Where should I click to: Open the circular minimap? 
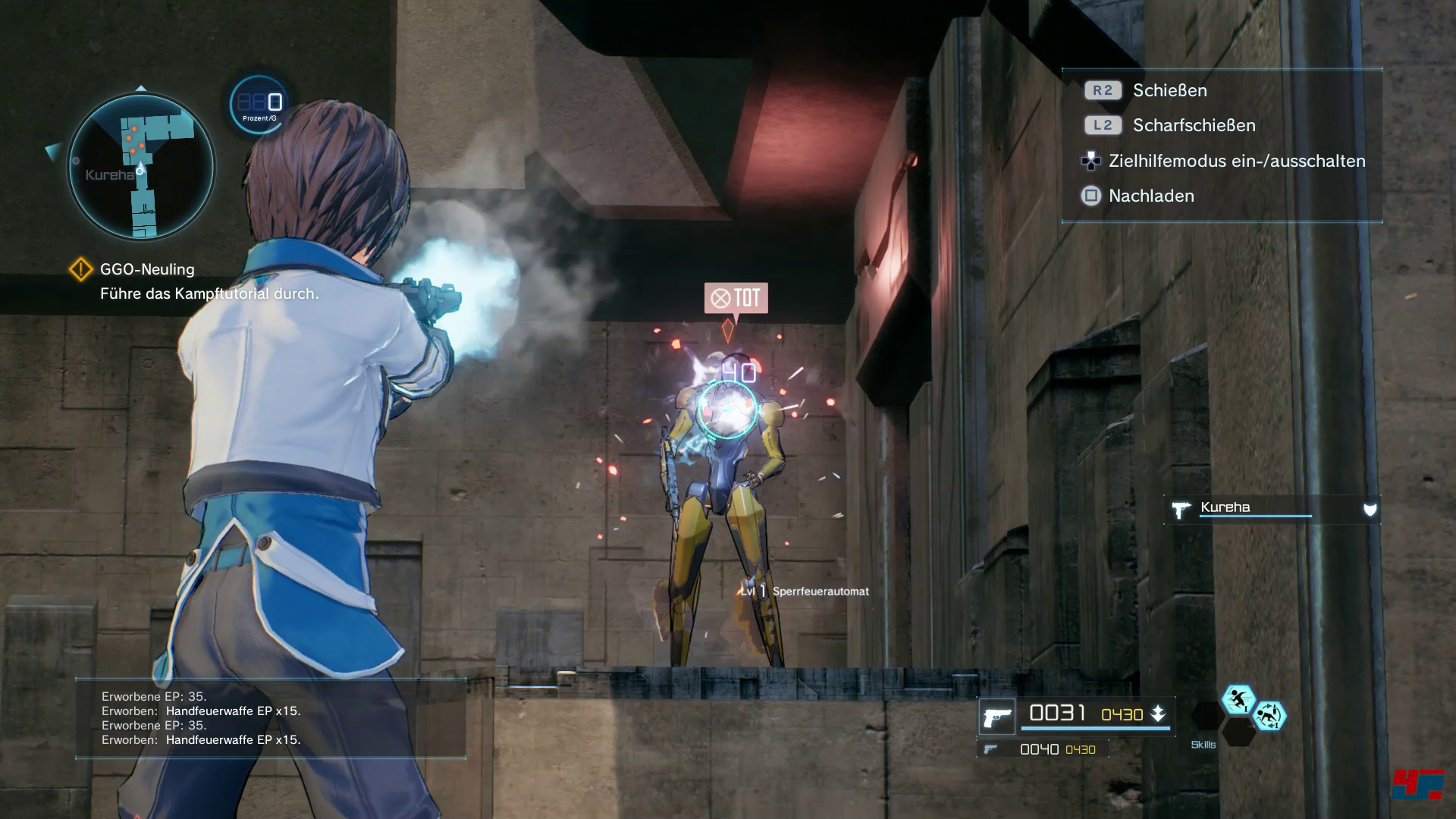(x=141, y=167)
